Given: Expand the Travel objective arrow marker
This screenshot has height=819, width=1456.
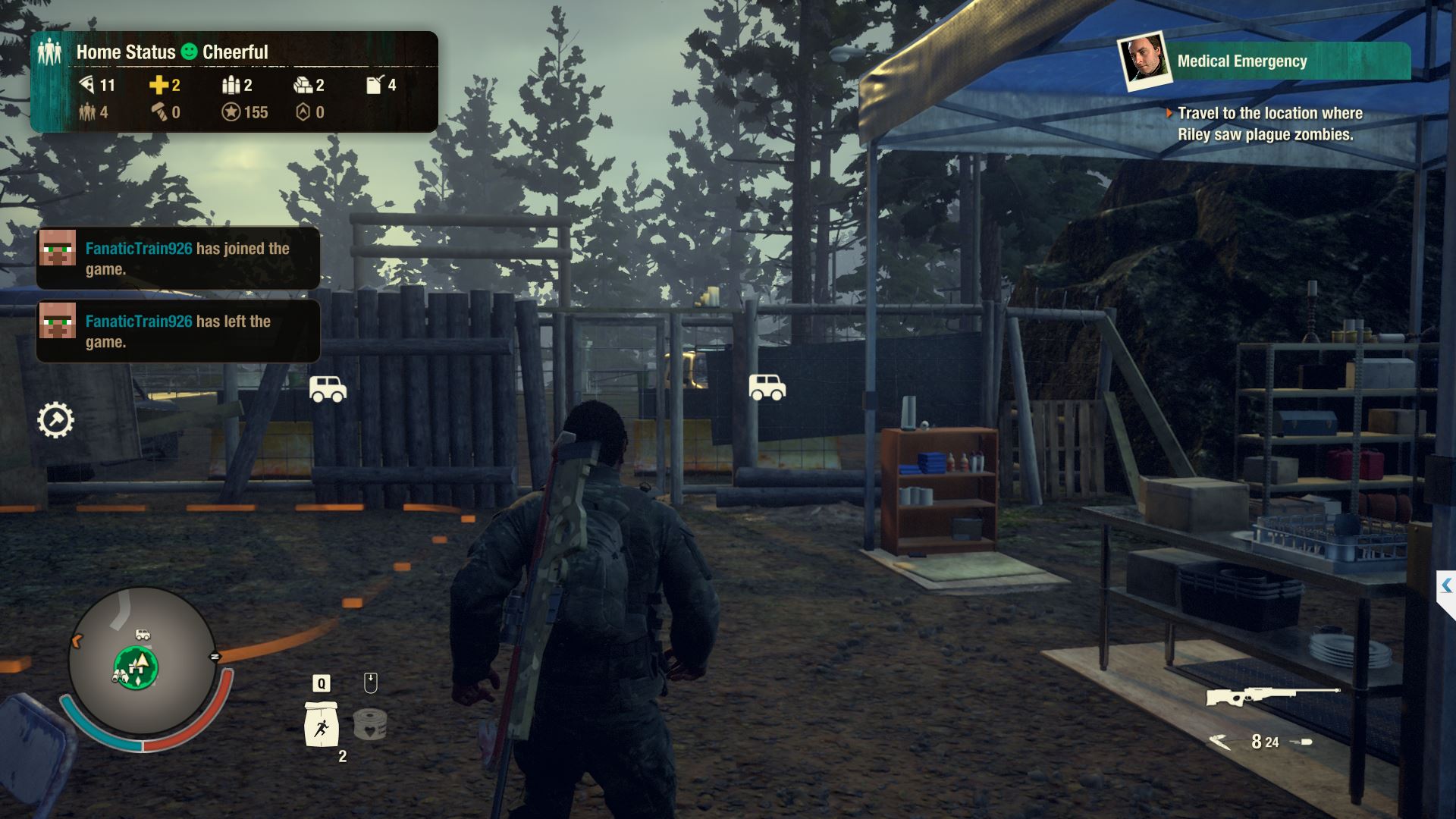Looking at the screenshot, I should click(1168, 113).
